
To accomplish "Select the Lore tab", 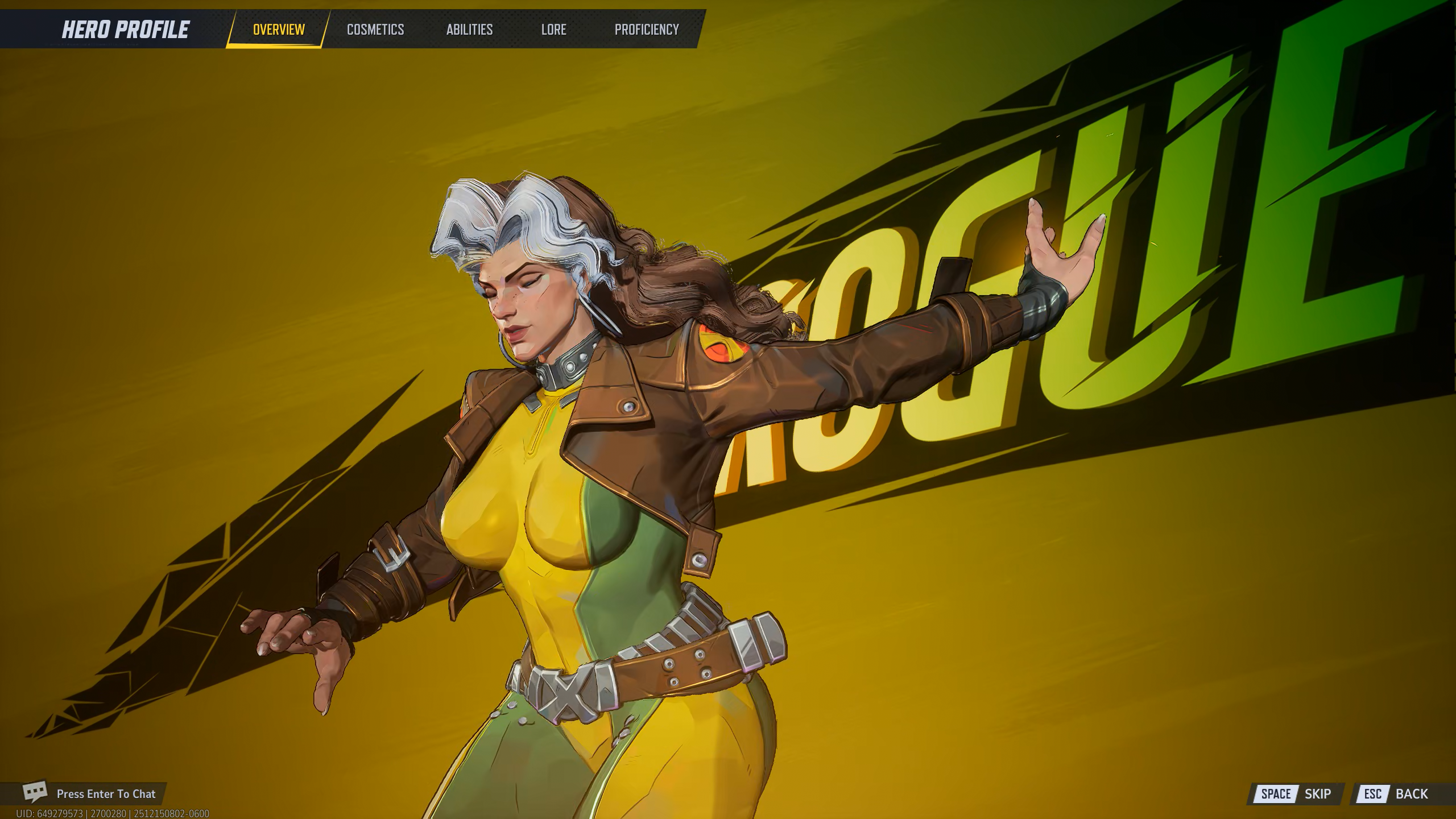I will point(553,30).
